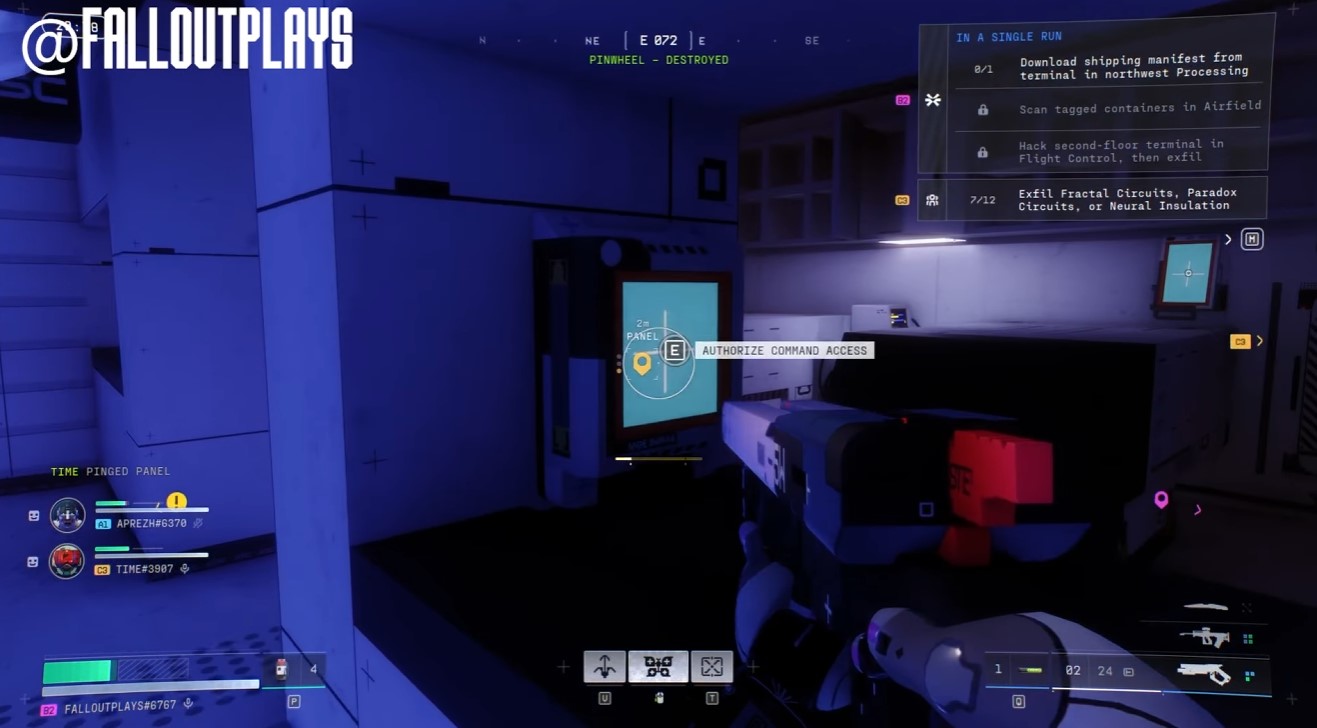Toggle TIME#3907's microphone indicator
Image resolution: width=1317 pixels, height=728 pixels.
[185, 568]
